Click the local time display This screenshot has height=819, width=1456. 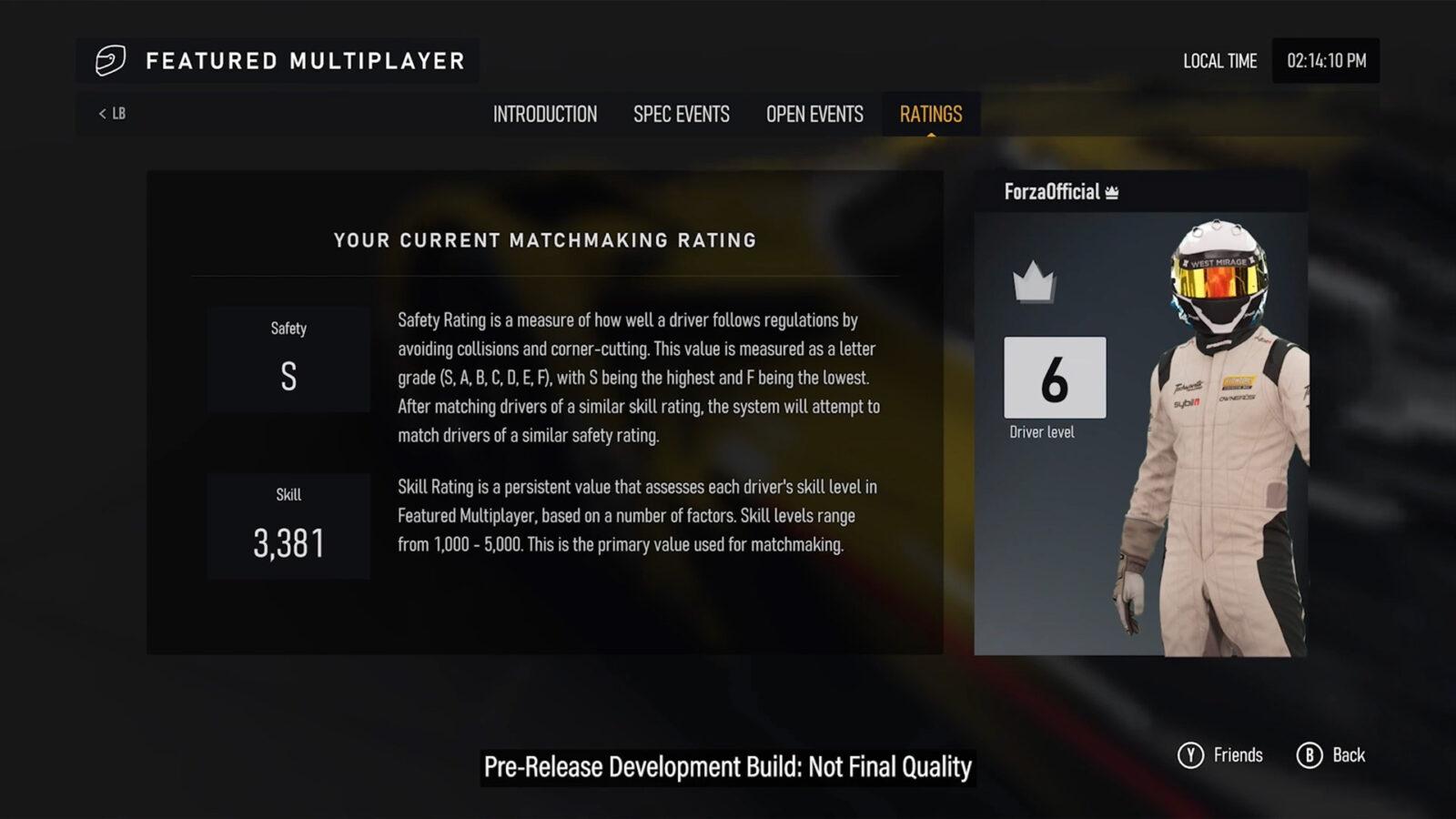click(x=1325, y=61)
